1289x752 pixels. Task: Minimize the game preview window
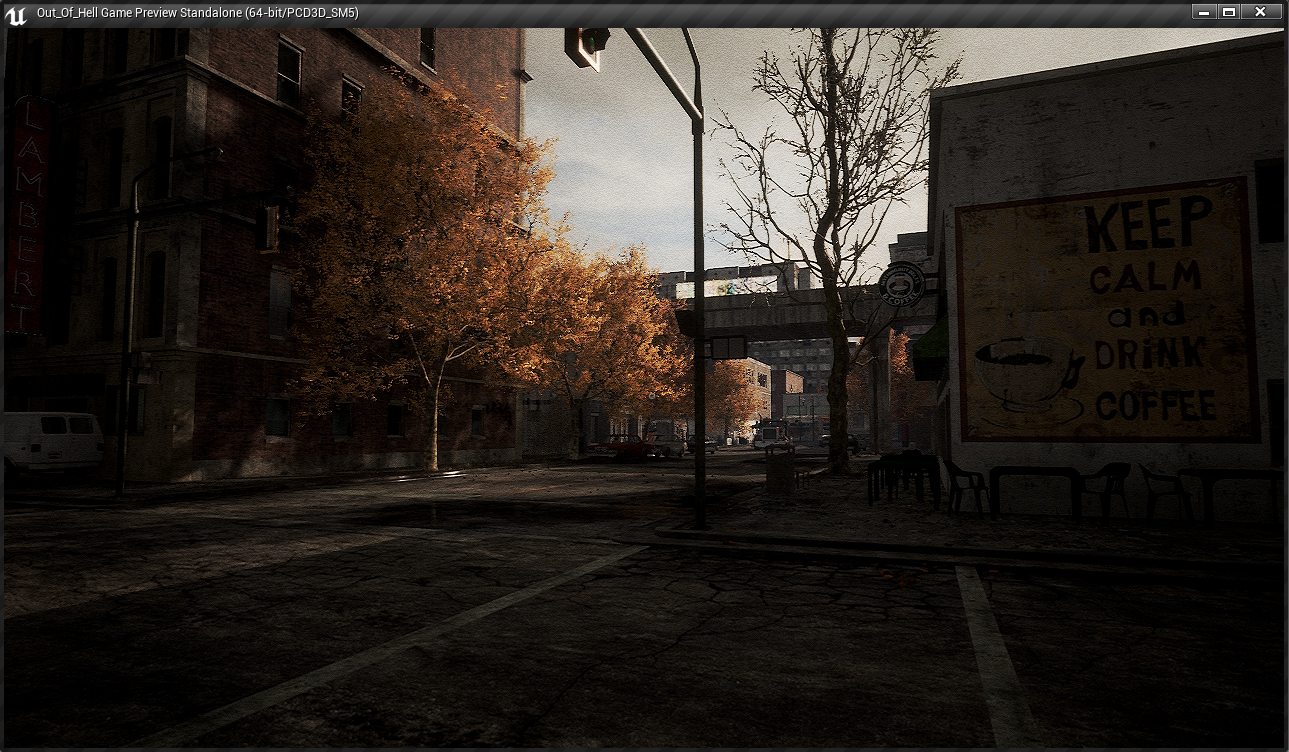click(1204, 12)
